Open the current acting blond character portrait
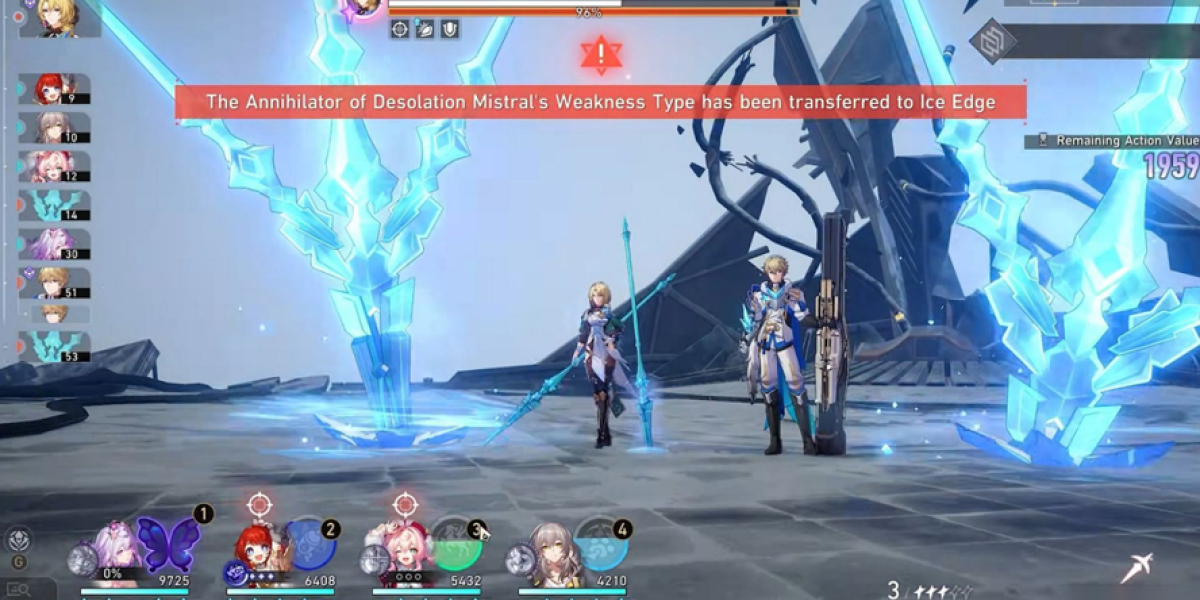The image size is (1200, 600). pos(58,18)
